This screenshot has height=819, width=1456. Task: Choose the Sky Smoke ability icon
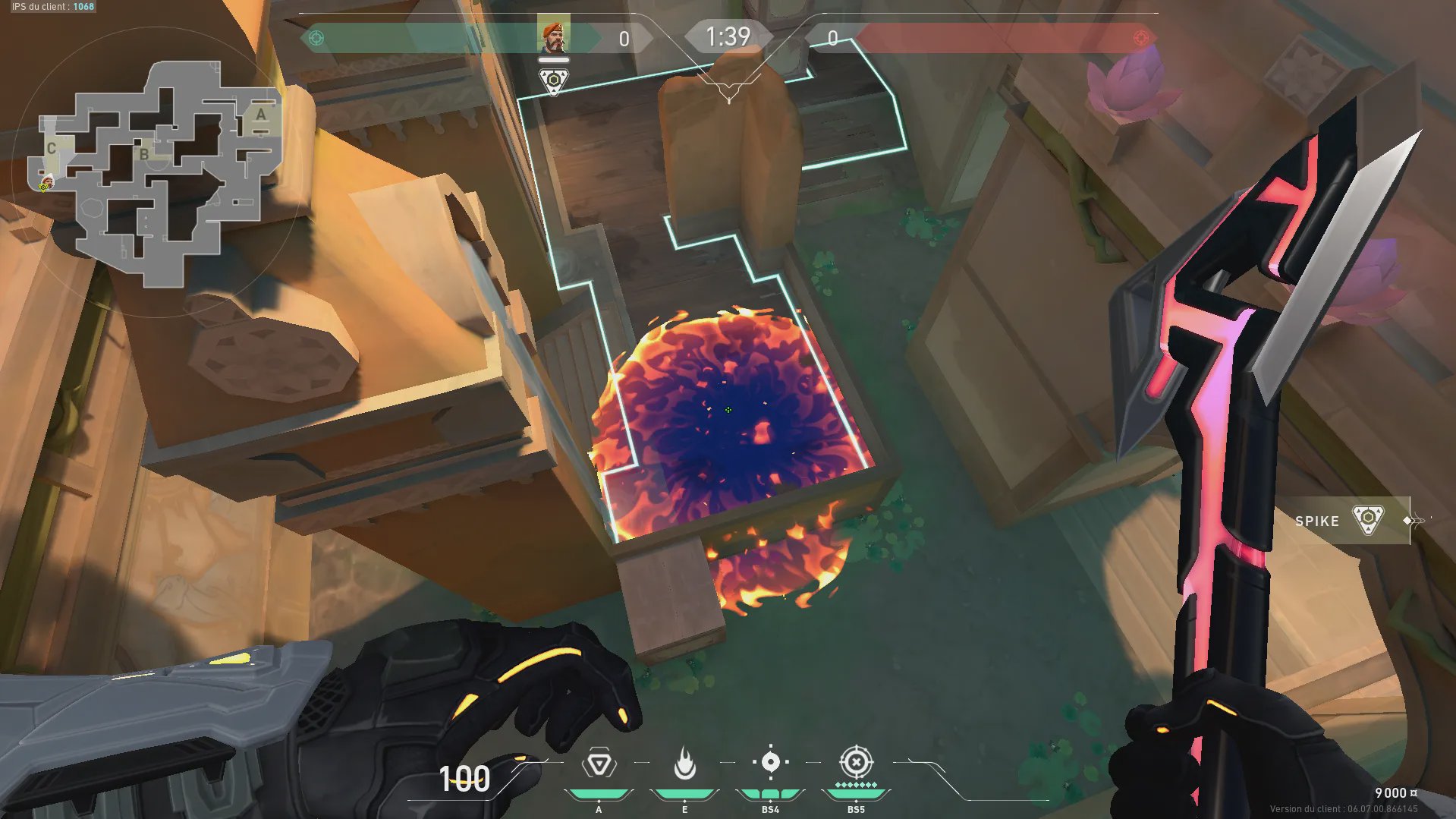770,762
